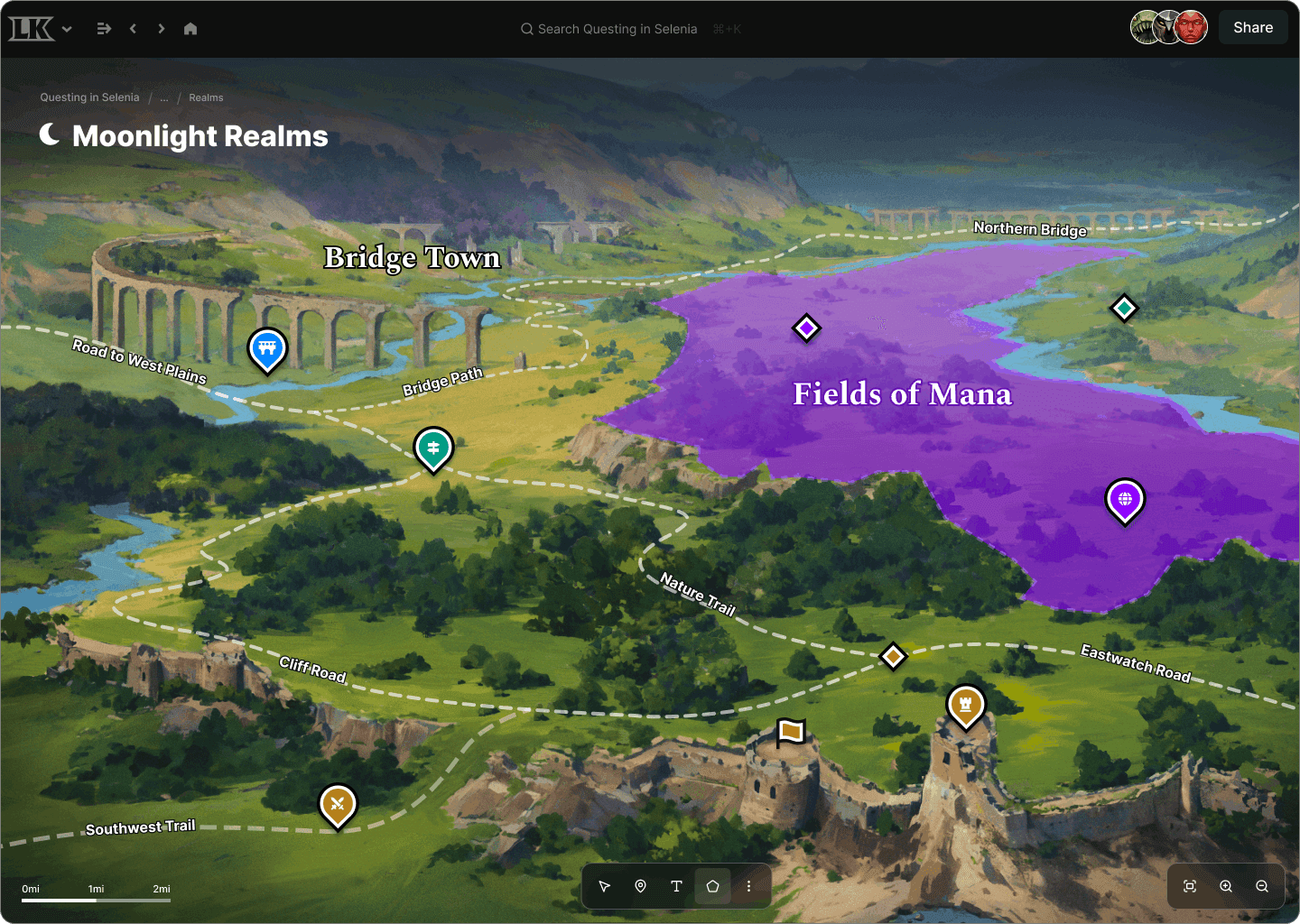Choose the location pin tool
Image resolution: width=1300 pixels, height=924 pixels.
(x=640, y=886)
